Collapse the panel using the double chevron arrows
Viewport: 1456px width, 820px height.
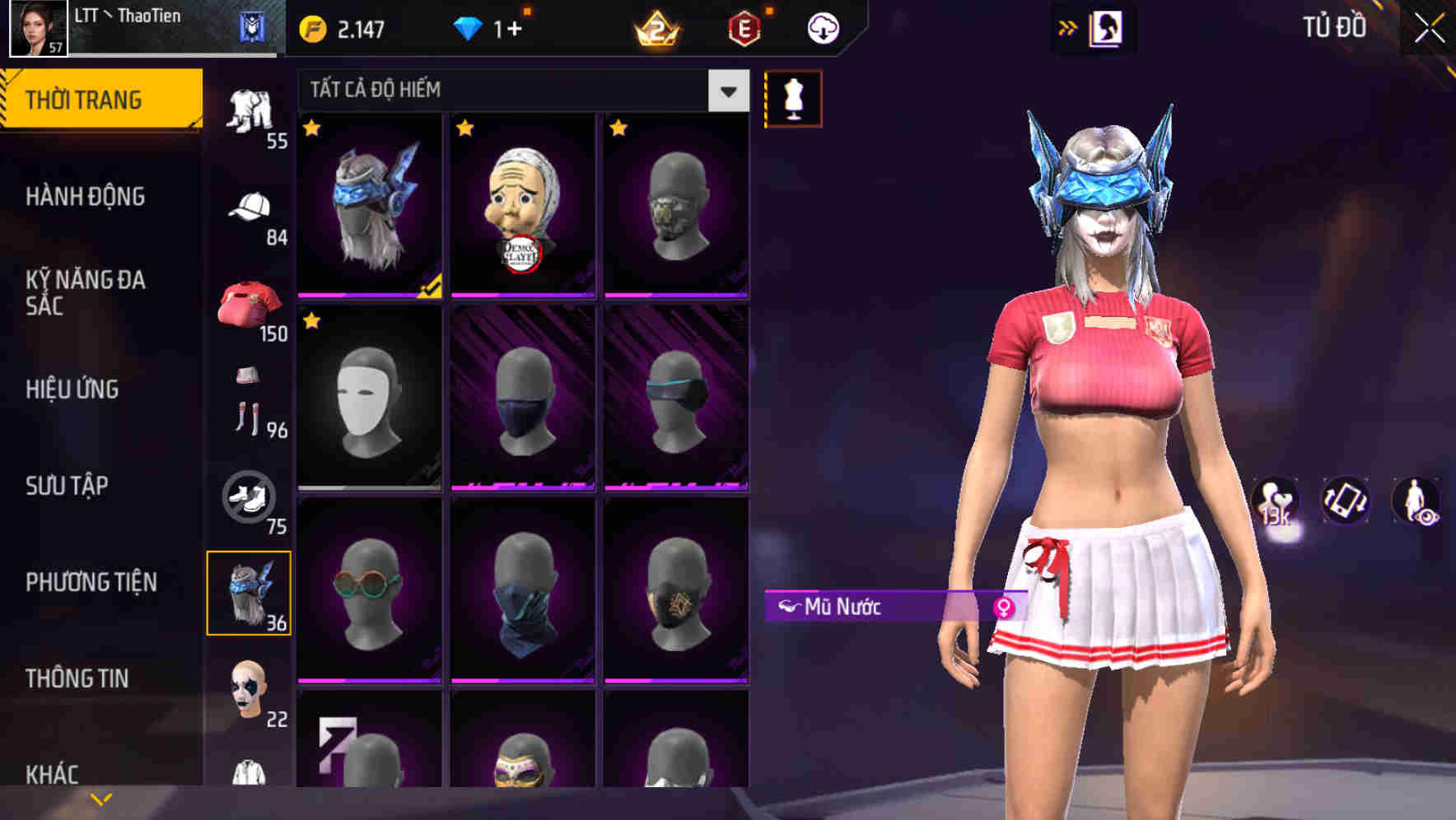click(1068, 26)
